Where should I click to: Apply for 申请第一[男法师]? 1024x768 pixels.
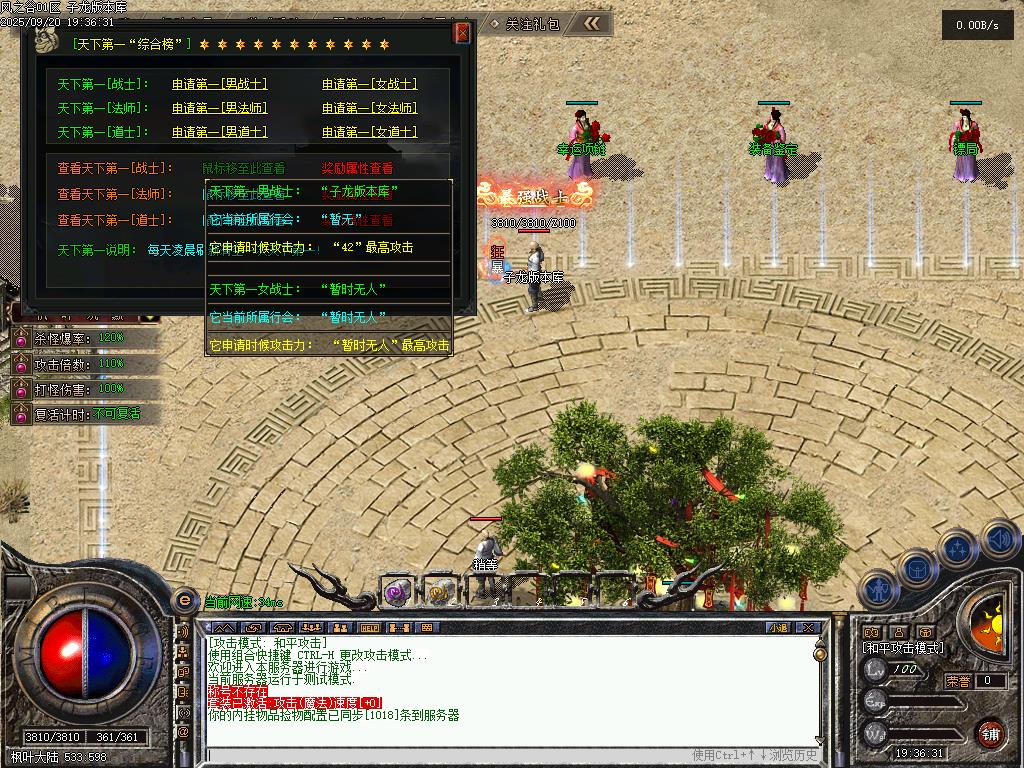point(219,108)
